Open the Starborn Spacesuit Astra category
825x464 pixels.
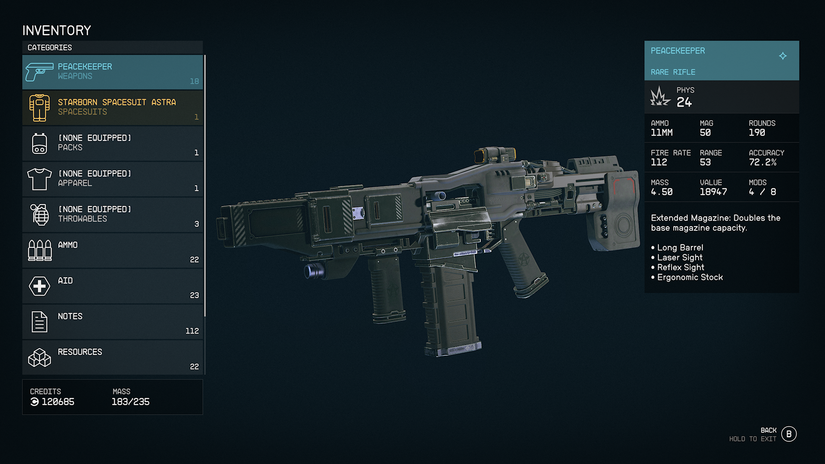(112, 107)
